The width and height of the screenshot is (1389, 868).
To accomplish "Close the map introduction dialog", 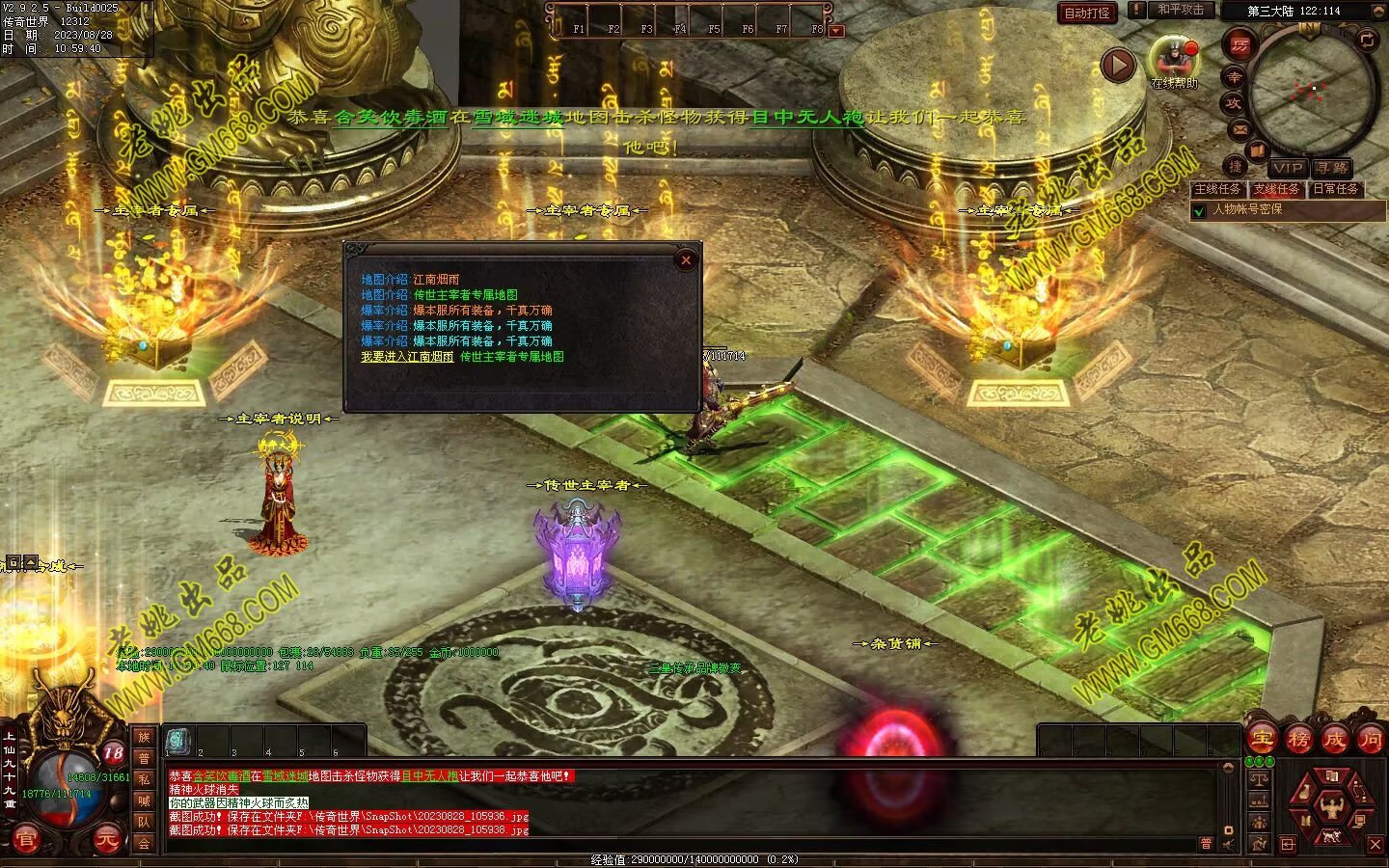I will (x=686, y=259).
